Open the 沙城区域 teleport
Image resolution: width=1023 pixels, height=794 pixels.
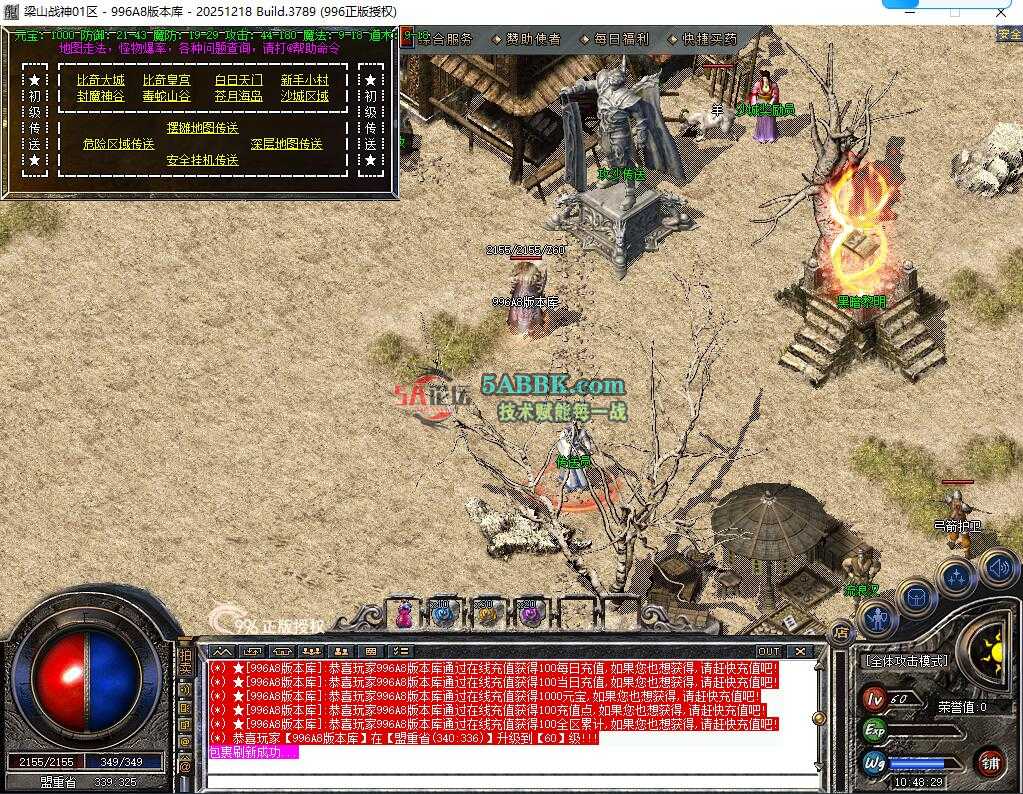pos(304,96)
